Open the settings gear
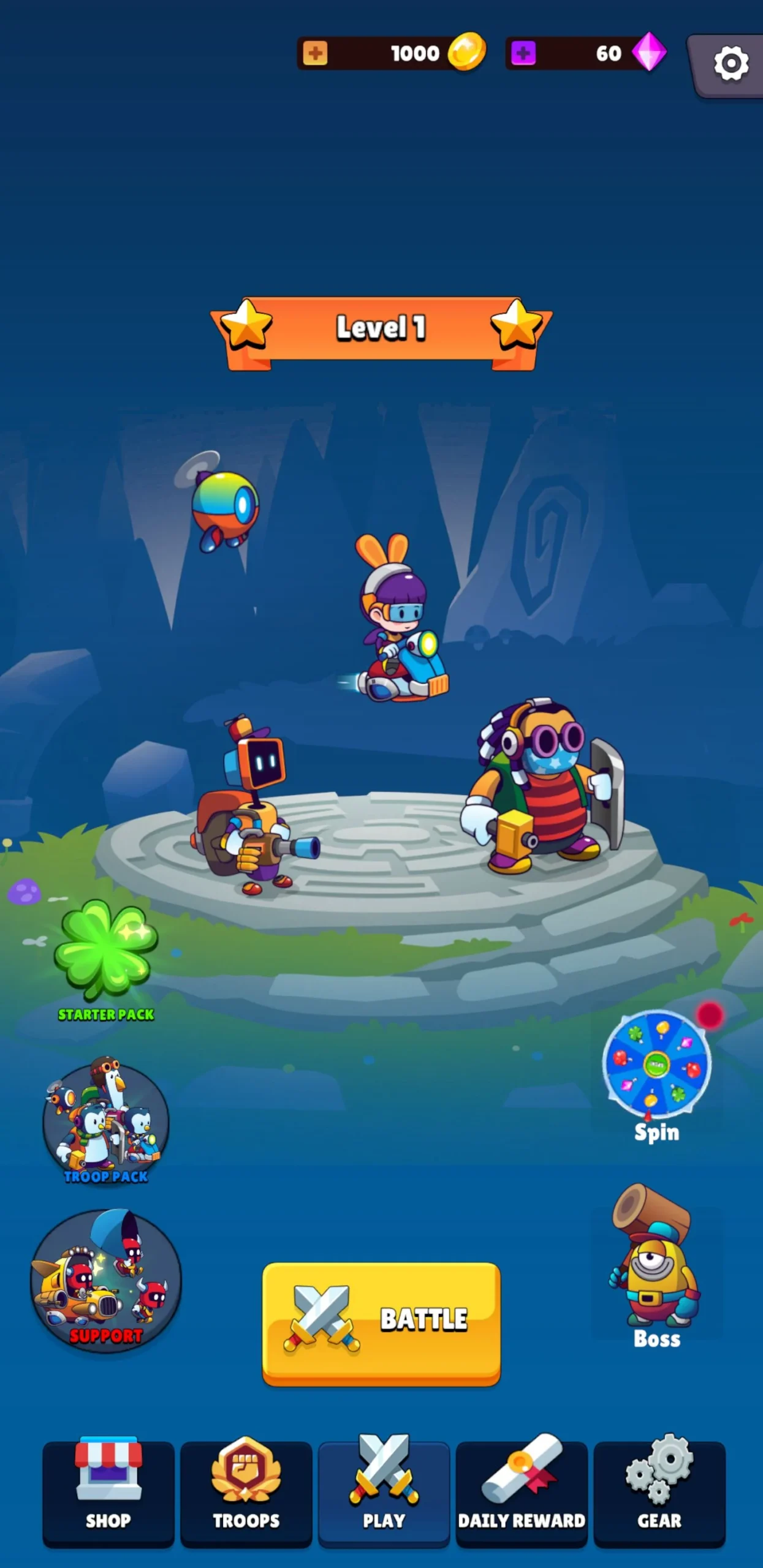 (x=731, y=64)
